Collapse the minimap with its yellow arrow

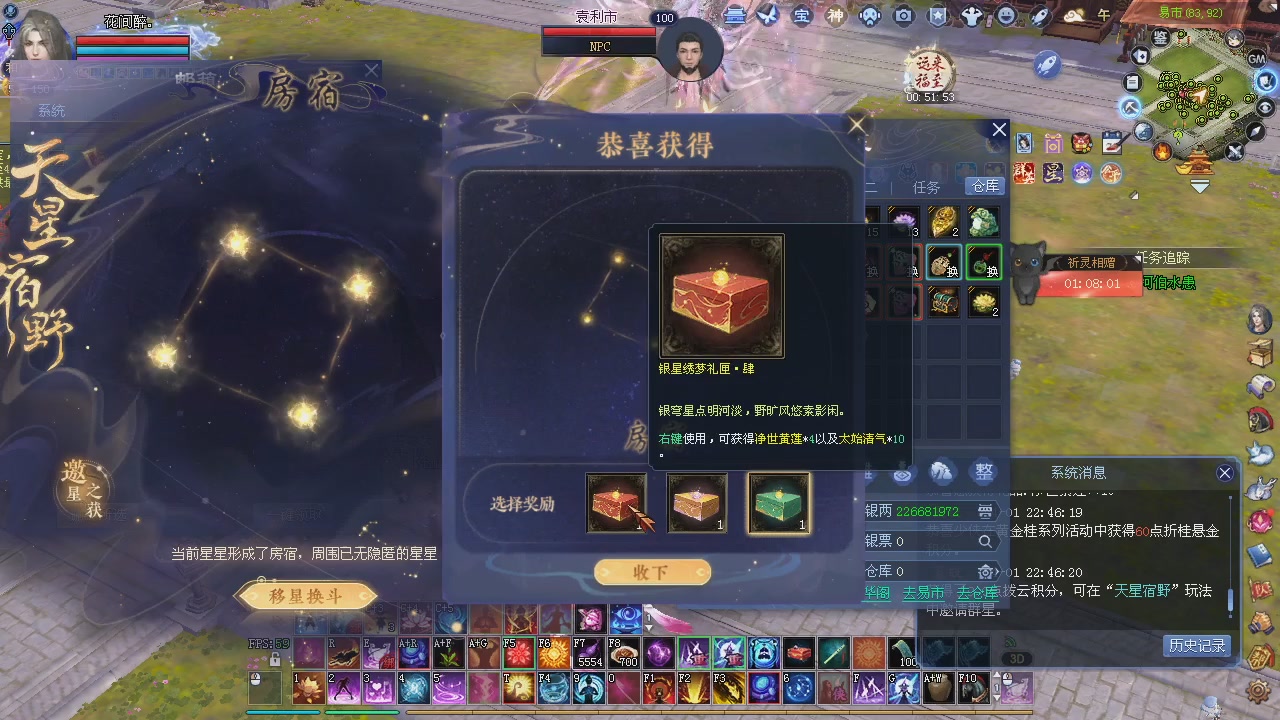pyautogui.click(x=1200, y=185)
